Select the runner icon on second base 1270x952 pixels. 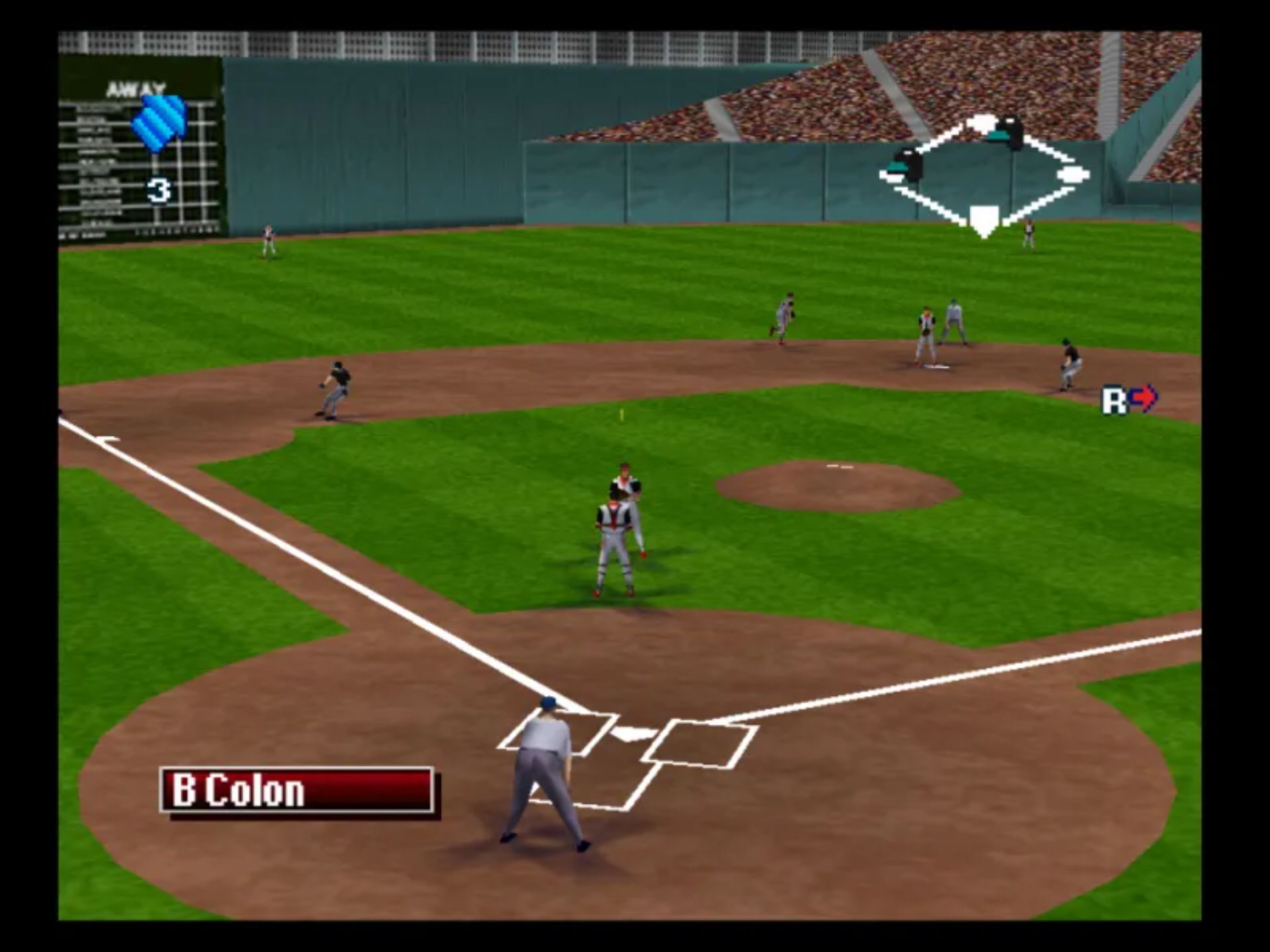tap(1006, 131)
